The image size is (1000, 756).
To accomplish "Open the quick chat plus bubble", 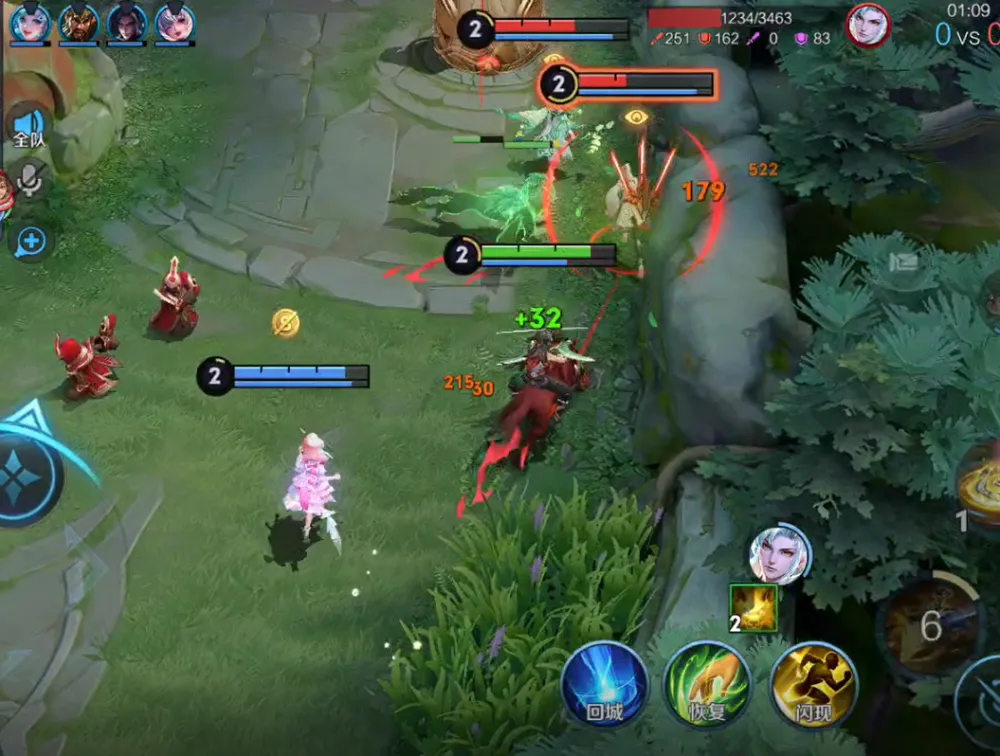I will pyautogui.click(x=31, y=241).
